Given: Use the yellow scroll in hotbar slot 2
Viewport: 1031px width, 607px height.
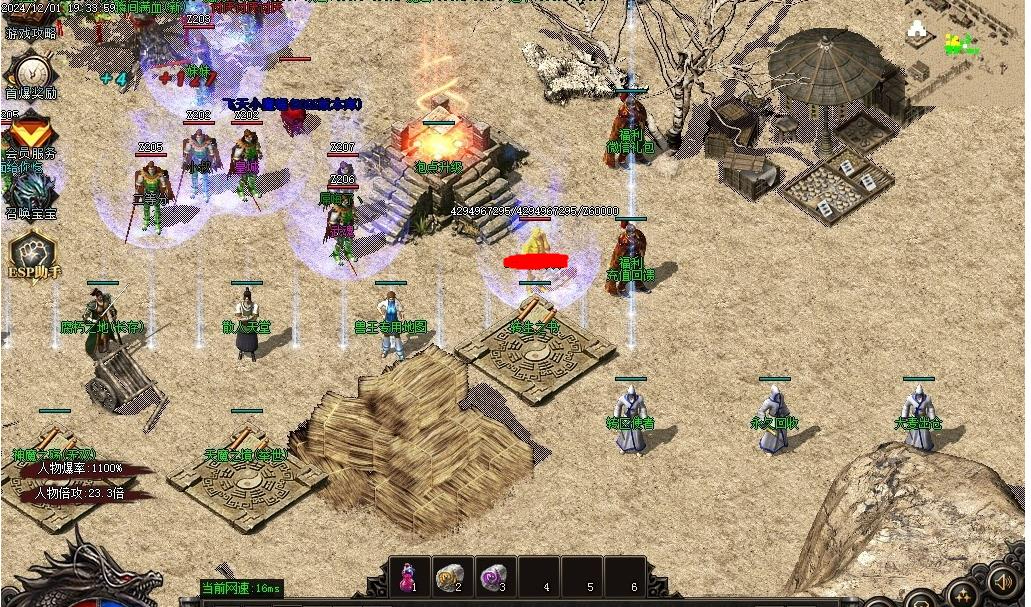Looking at the screenshot, I should [452, 577].
